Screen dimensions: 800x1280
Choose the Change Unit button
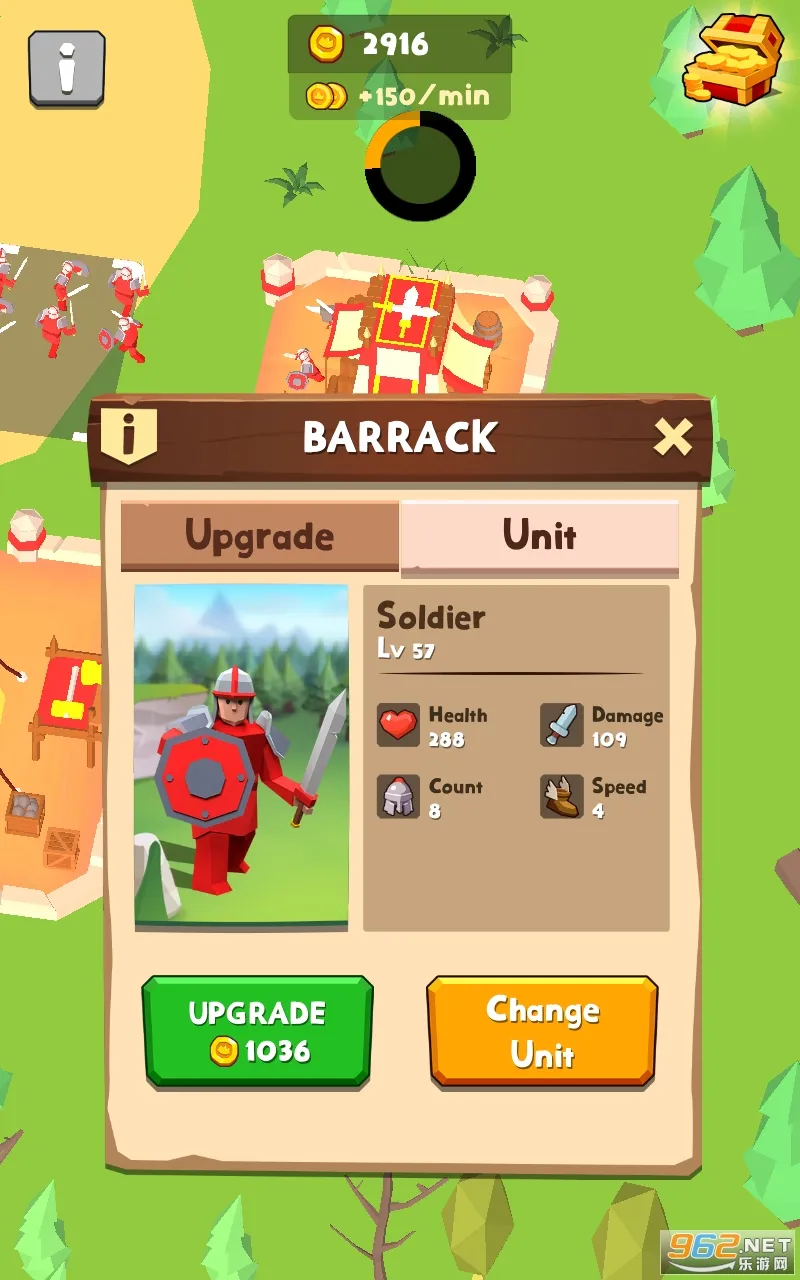click(x=542, y=1031)
